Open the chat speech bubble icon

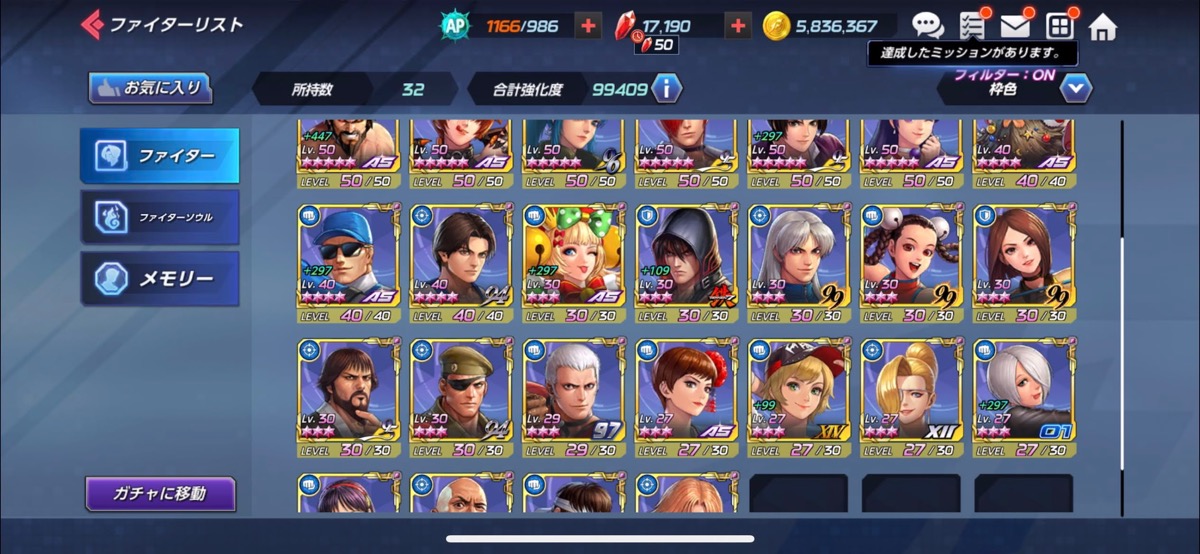pos(927,27)
